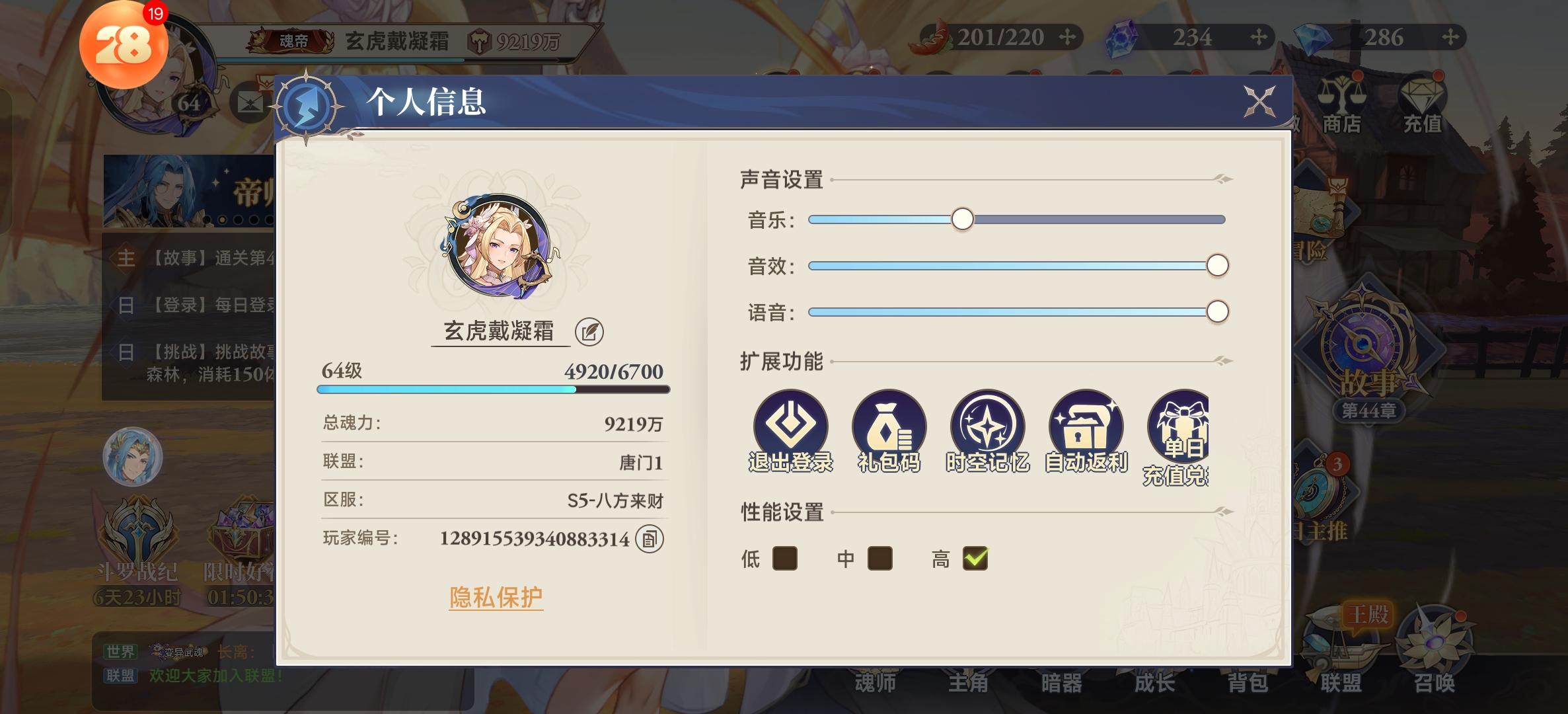Change the 语音 voice volume slider
This screenshot has height=714, width=1568.
[1216, 312]
